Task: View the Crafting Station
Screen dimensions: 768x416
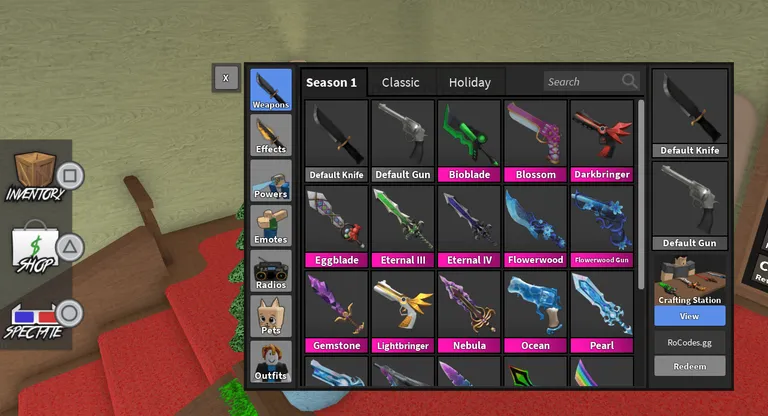Action: (x=690, y=315)
